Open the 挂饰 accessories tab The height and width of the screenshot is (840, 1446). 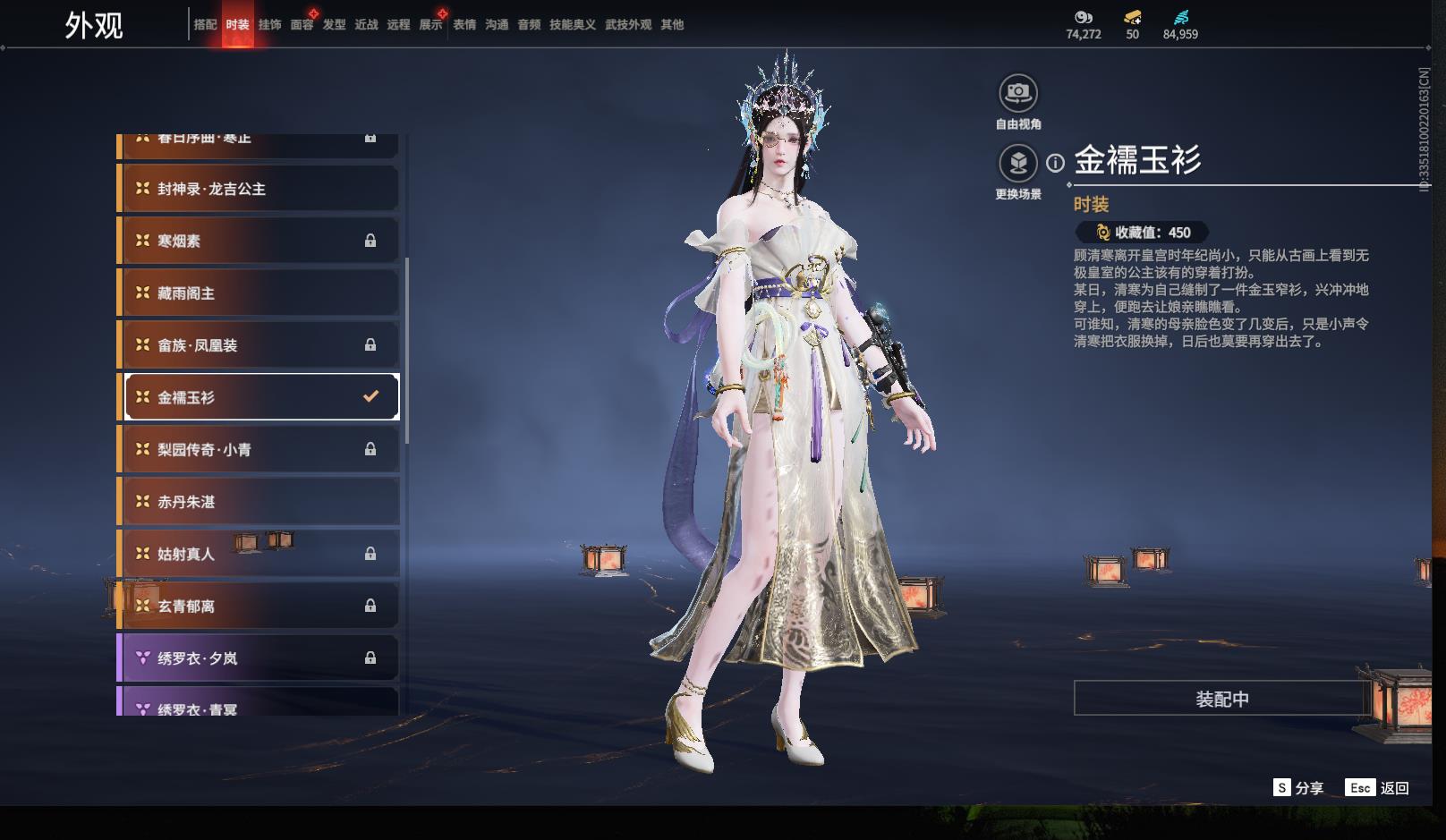point(269,25)
